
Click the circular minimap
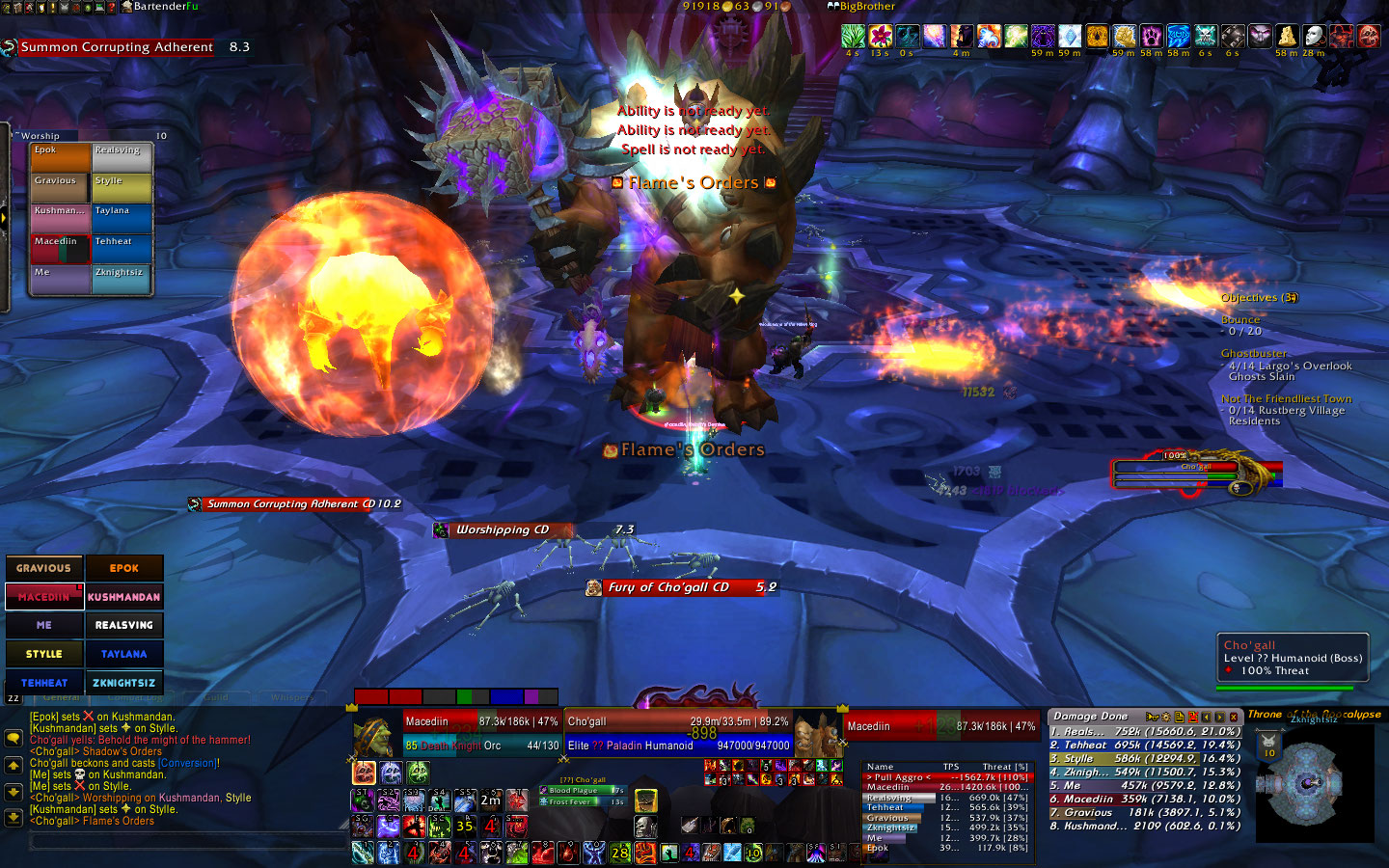[x=1306, y=781]
